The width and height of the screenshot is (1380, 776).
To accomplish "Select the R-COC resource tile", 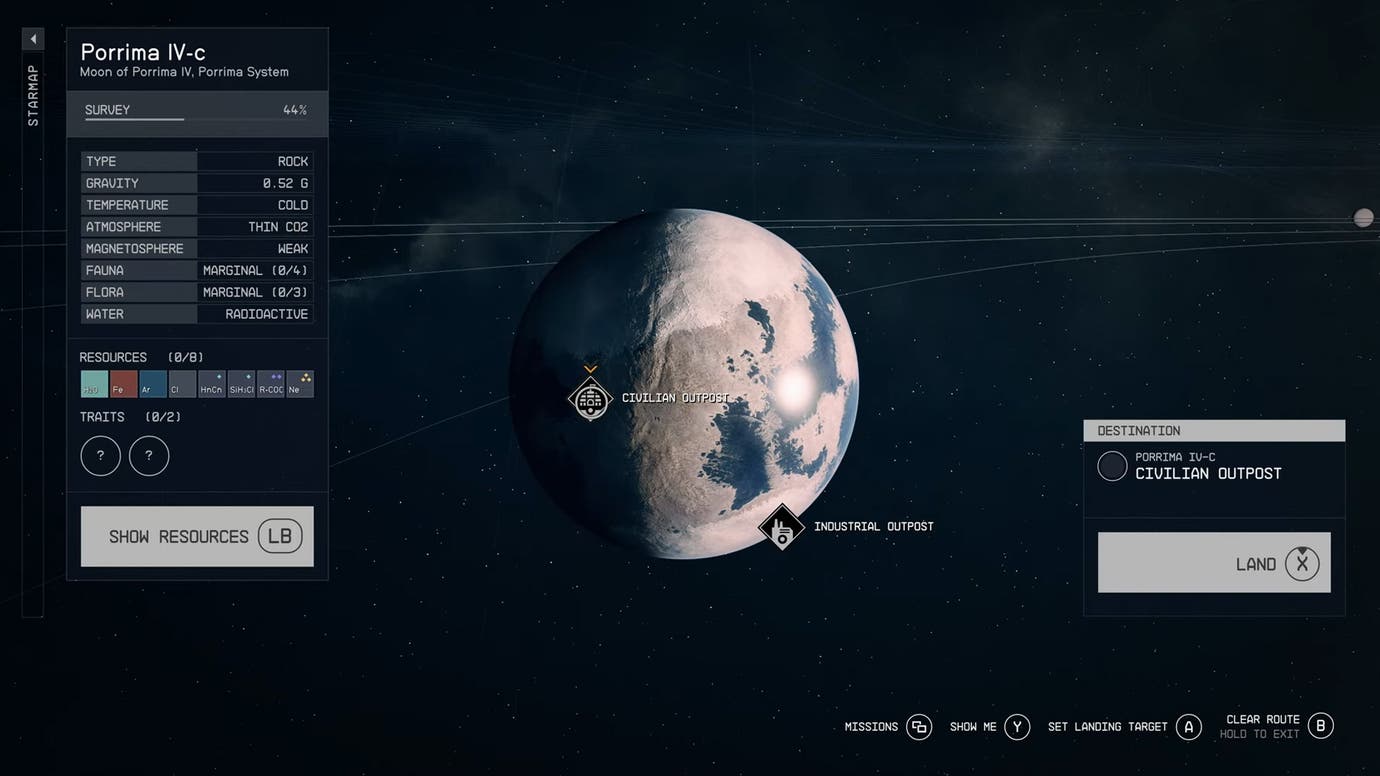I will (270, 384).
